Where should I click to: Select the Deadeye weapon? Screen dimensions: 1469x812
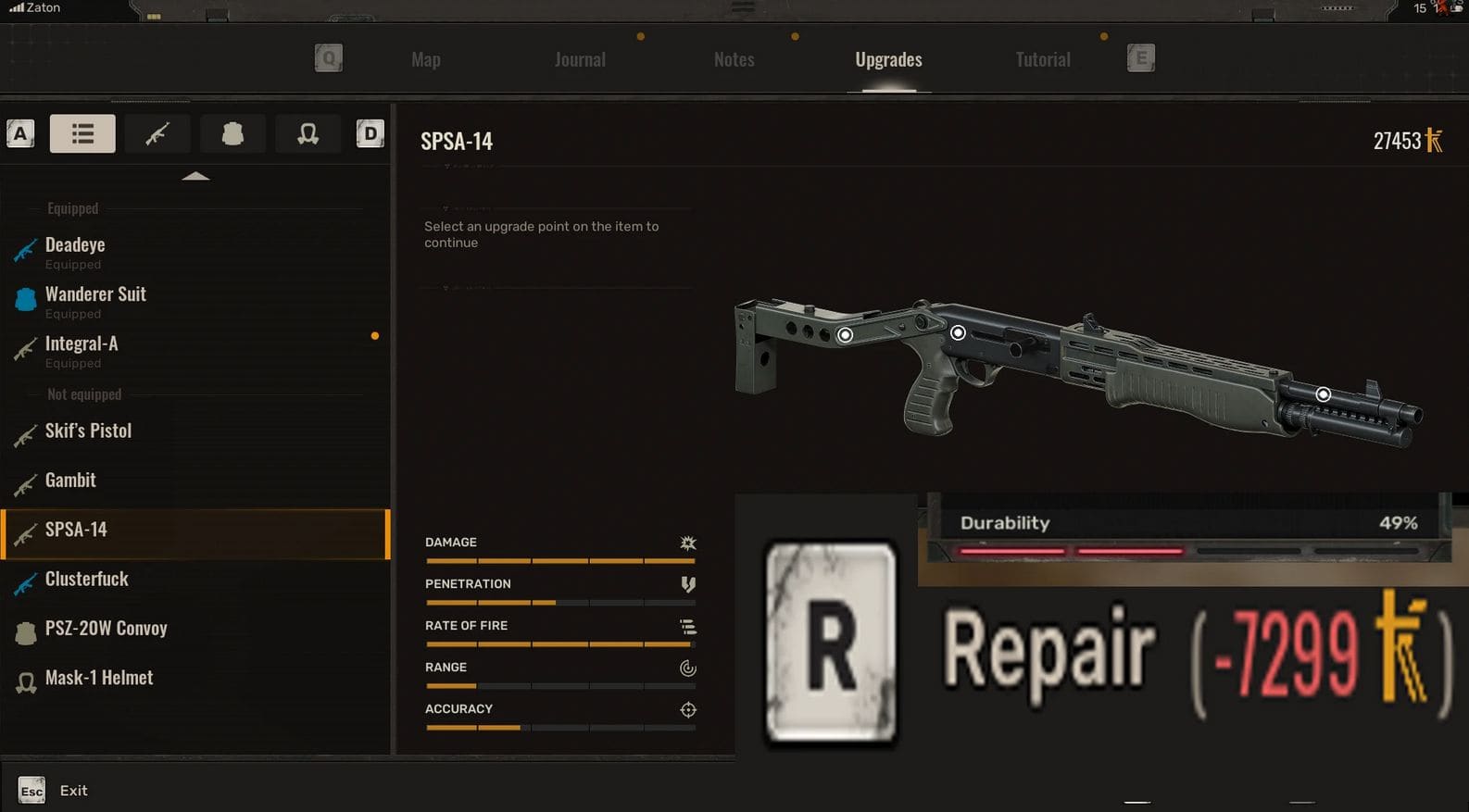click(75, 245)
